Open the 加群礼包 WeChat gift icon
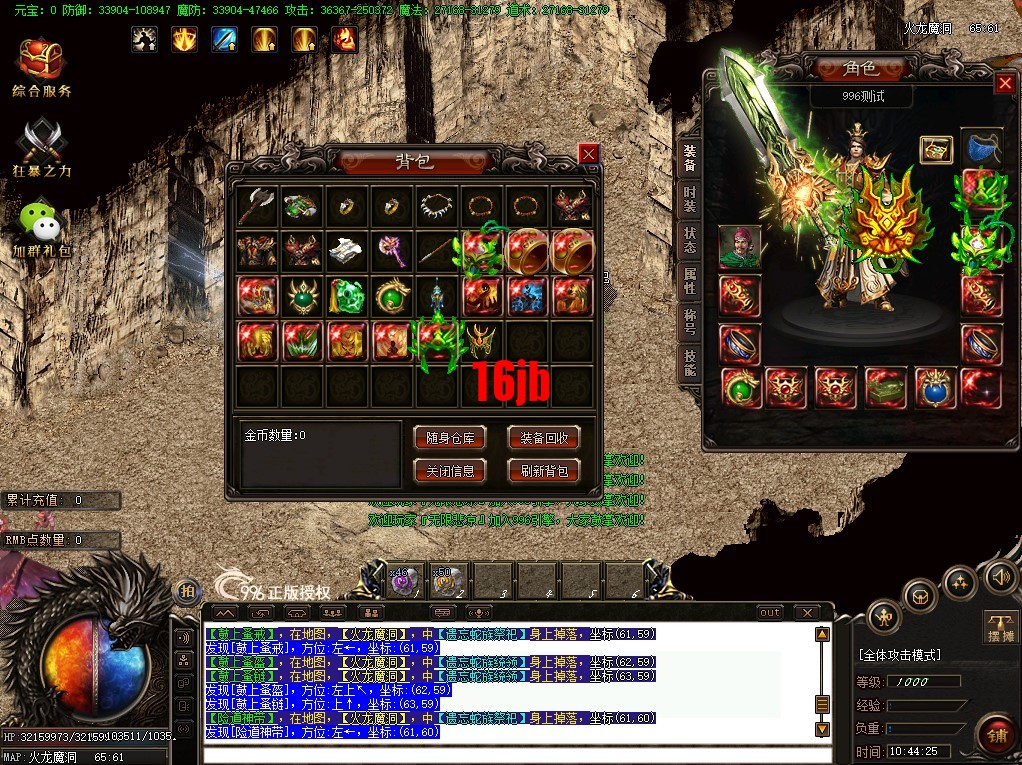 coord(42,228)
